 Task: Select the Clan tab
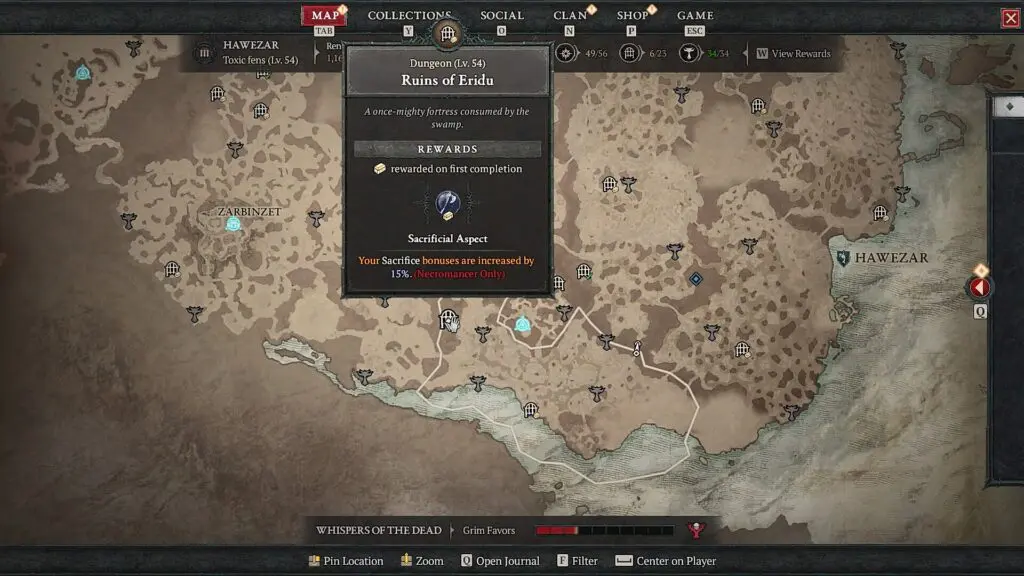[570, 16]
